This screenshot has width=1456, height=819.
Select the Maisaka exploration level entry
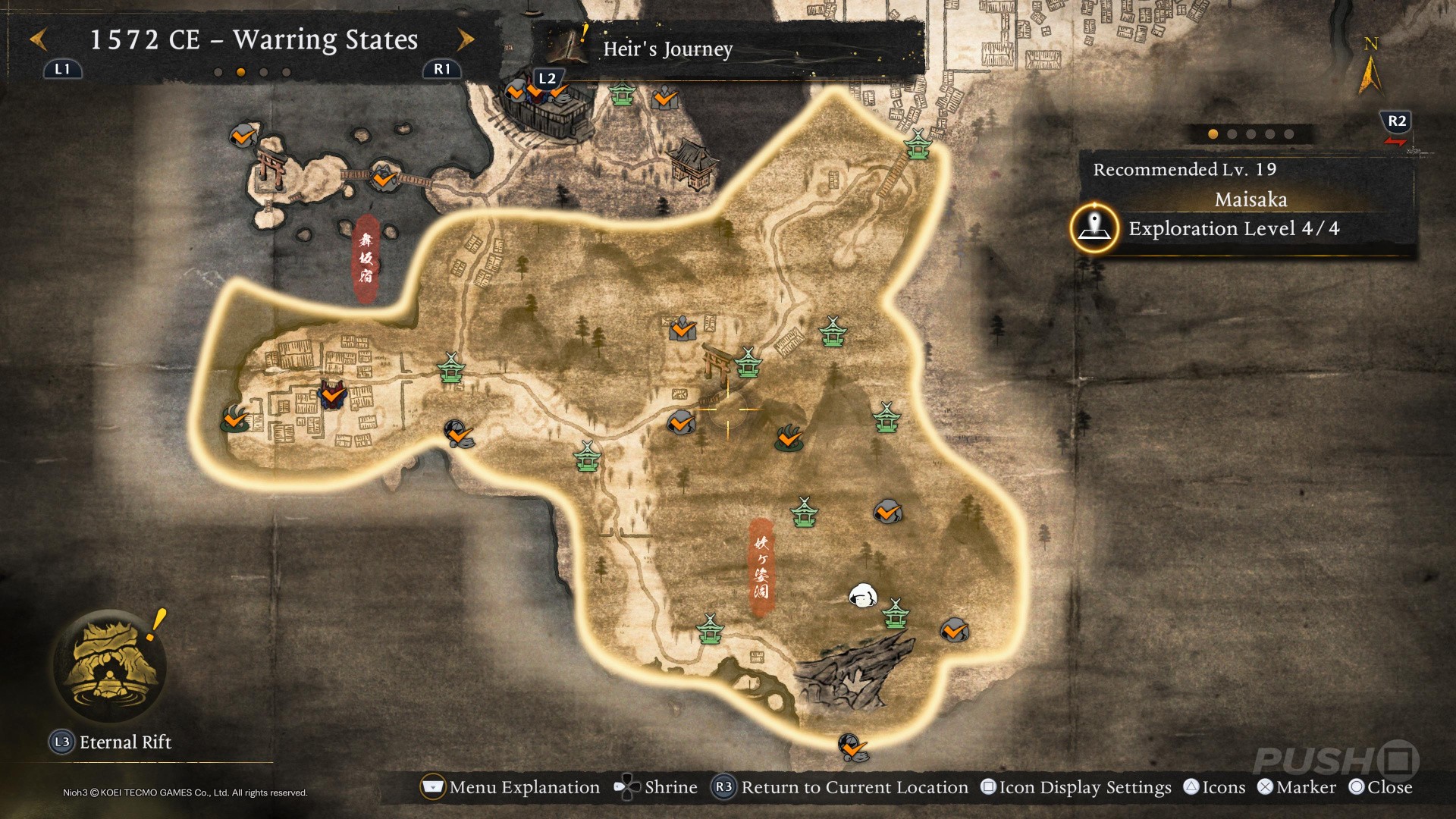coord(1233,228)
